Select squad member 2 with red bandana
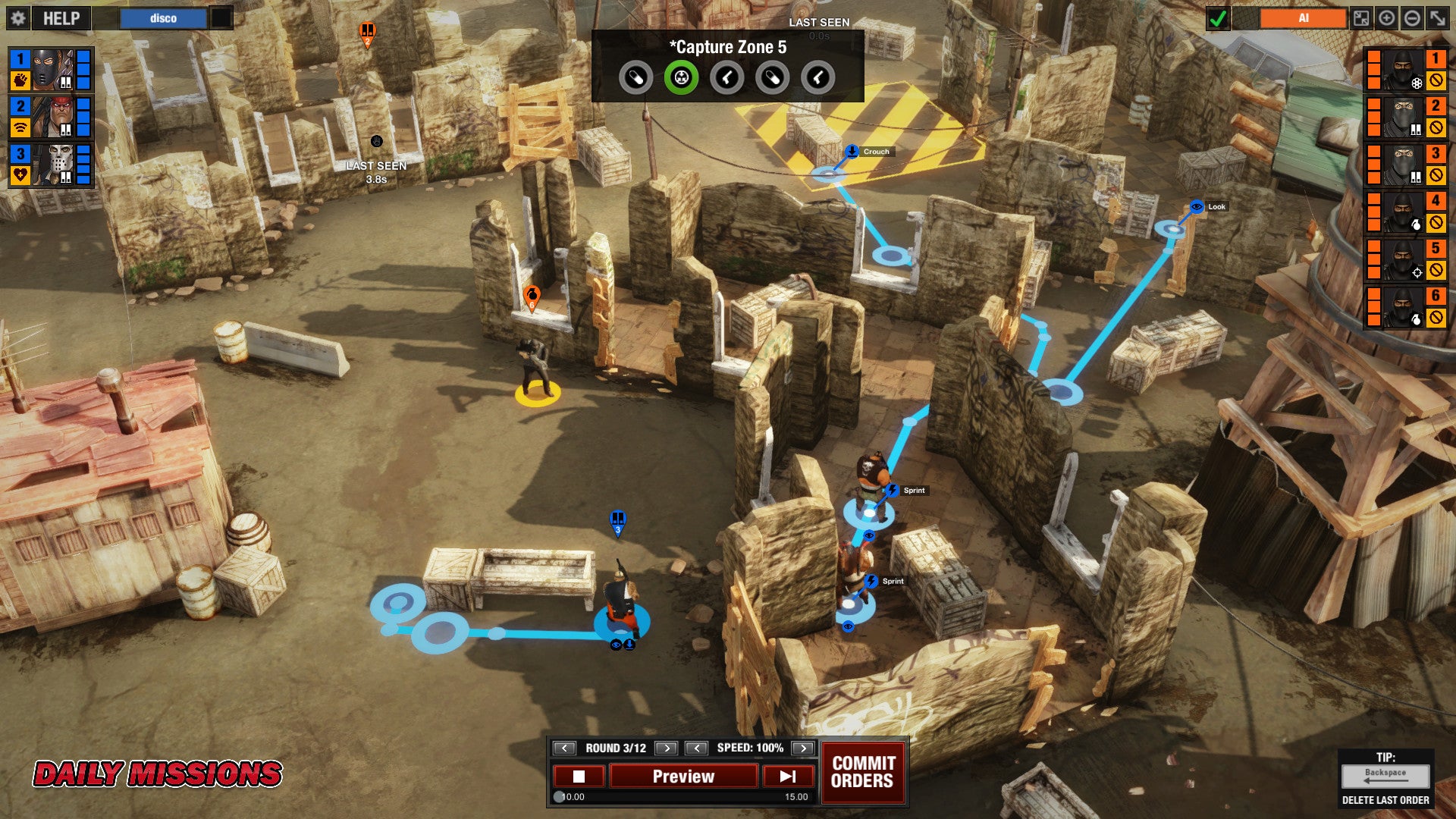This screenshot has height=819, width=1456. pos(52,117)
